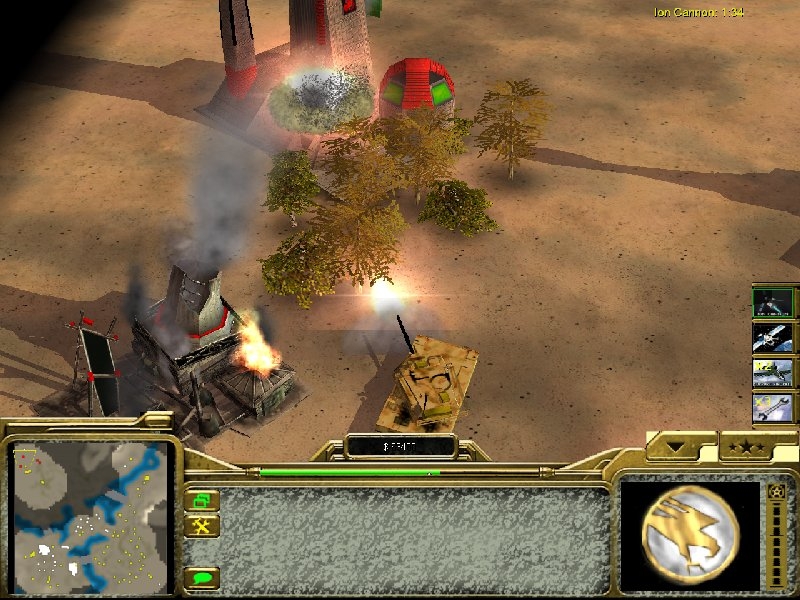Screen dimensions: 800x600
Task: Activate the particle cannon shortcut icon
Action: pos(773,302)
